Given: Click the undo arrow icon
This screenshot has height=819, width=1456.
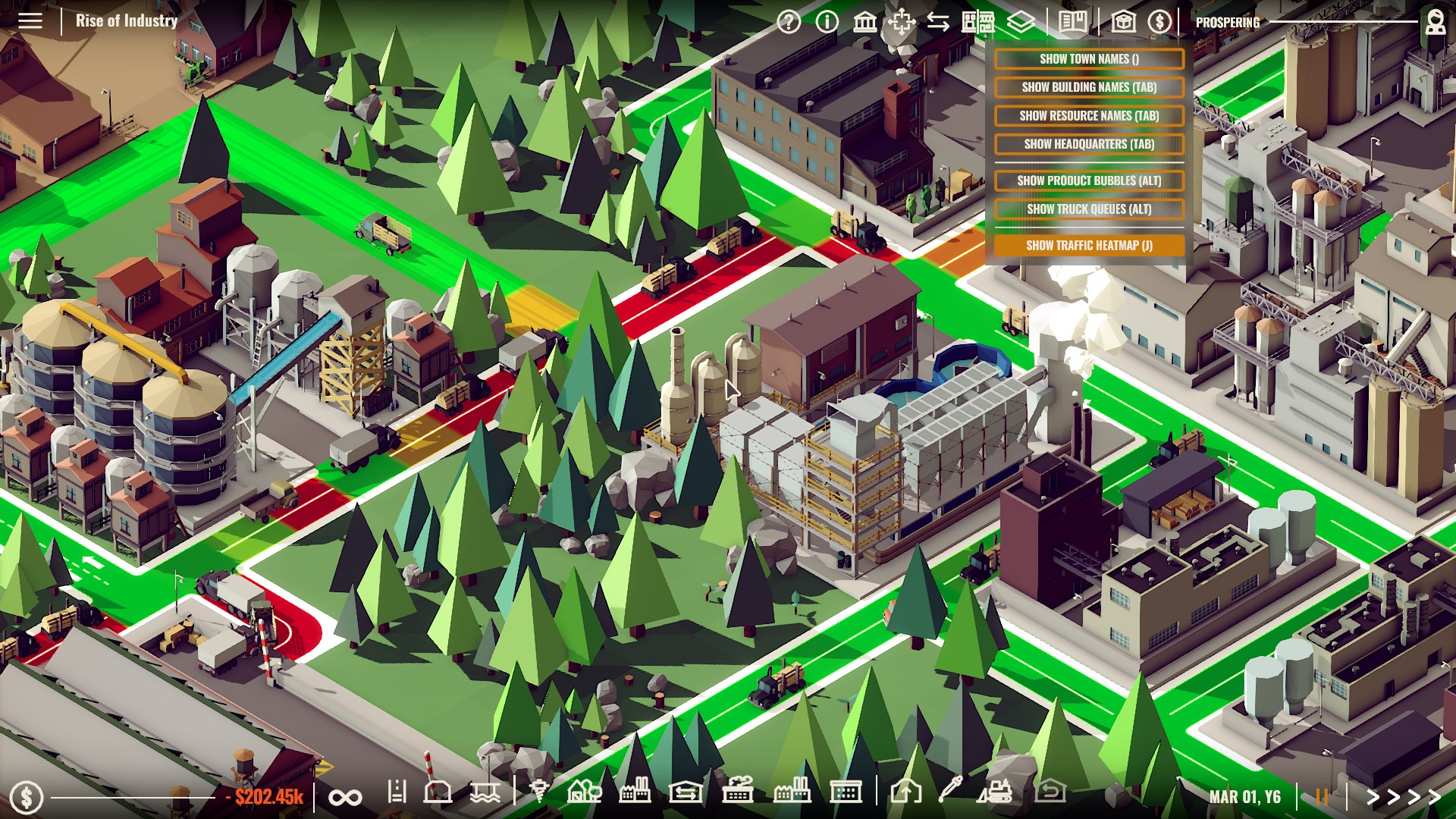Looking at the screenshot, I should click(x=1051, y=795).
